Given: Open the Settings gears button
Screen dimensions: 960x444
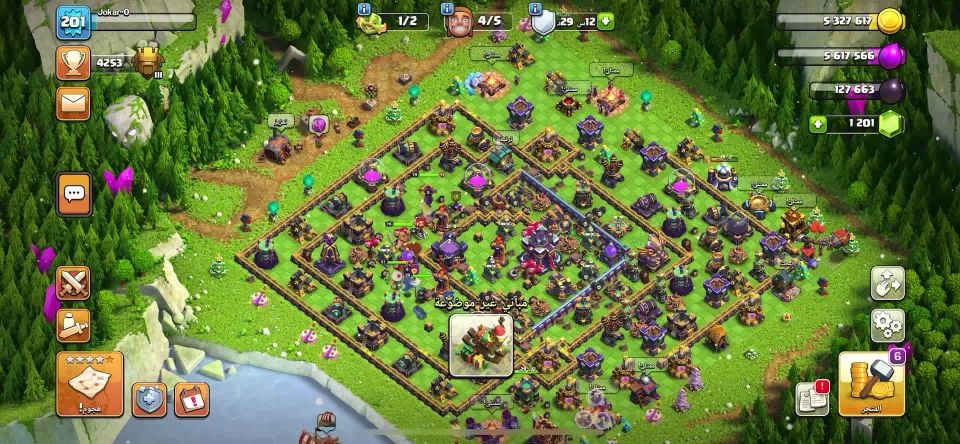Looking at the screenshot, I should [x=887, y=324].
